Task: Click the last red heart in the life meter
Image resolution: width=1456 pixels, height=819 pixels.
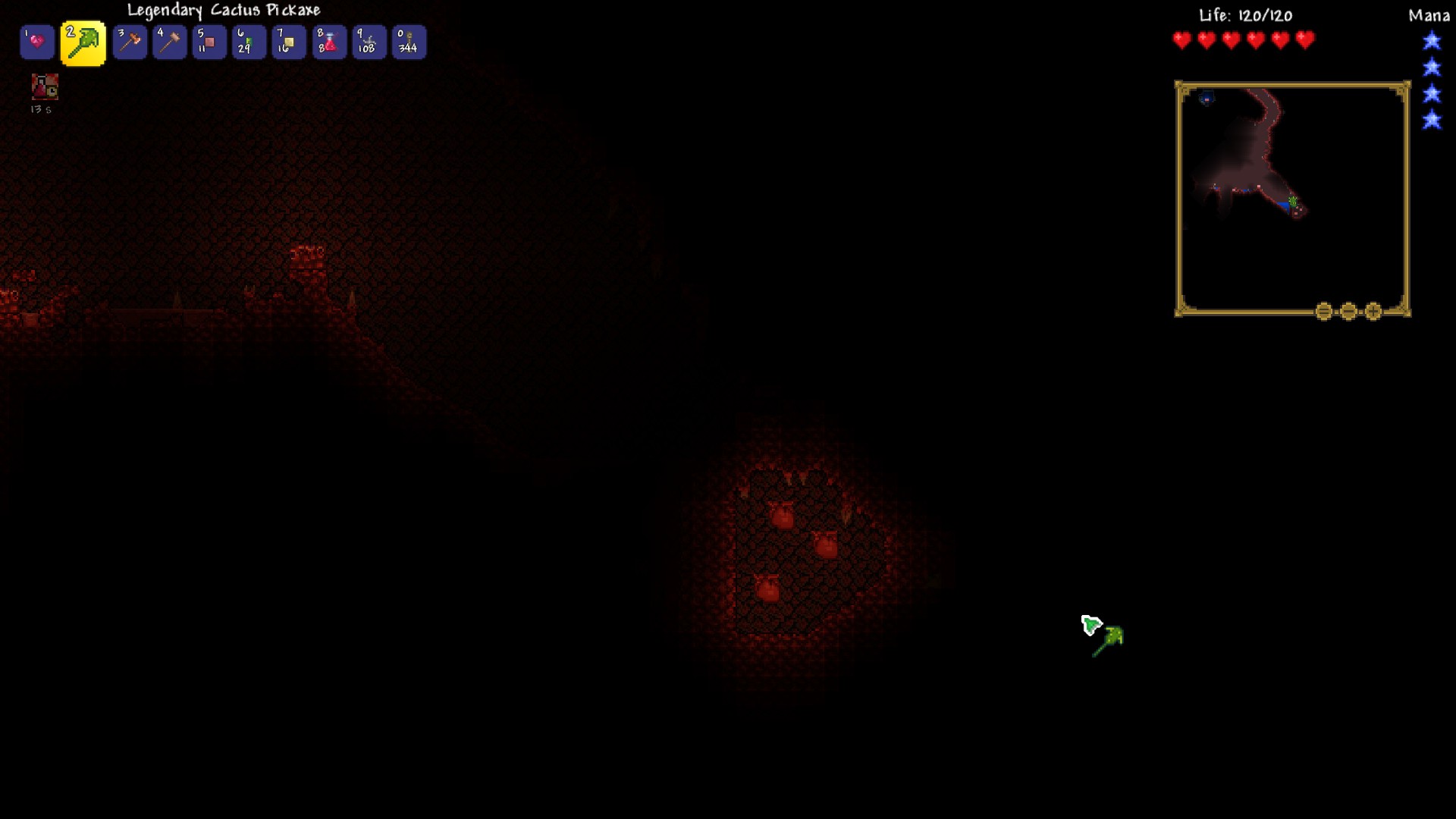Action: pyautogui.click(x=1304, y=39)
